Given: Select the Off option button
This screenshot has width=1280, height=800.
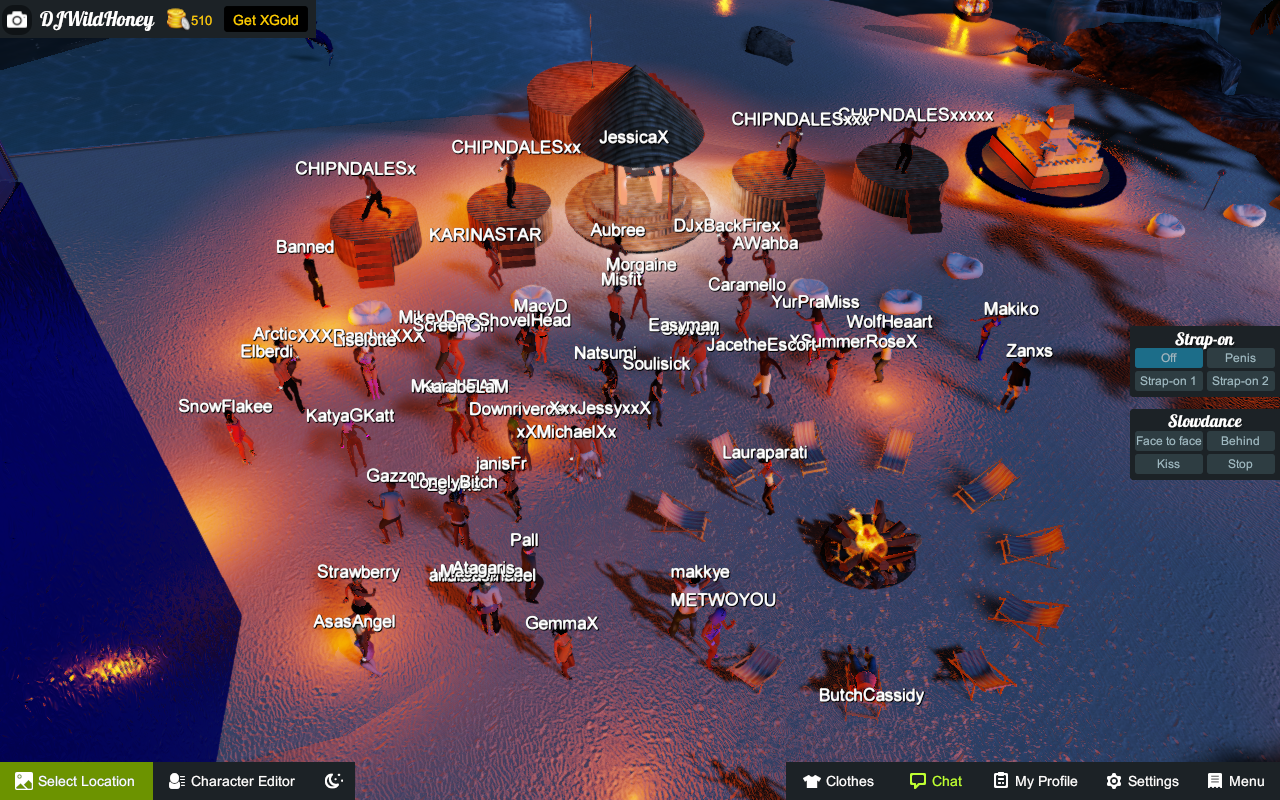Looking at the screenshot, I should coord(1168,358).
